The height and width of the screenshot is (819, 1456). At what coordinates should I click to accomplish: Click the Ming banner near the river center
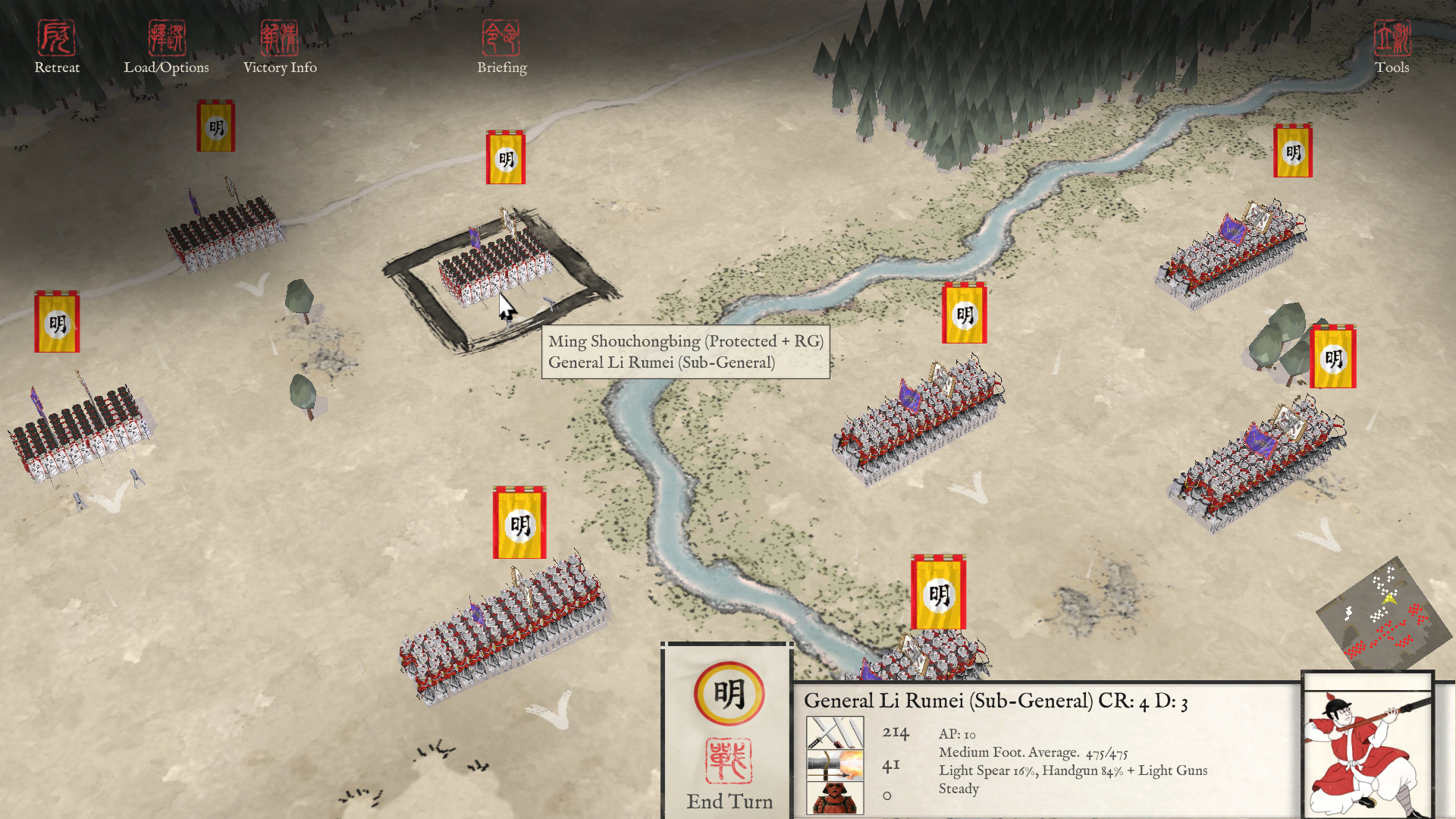(x=964, y=313)
